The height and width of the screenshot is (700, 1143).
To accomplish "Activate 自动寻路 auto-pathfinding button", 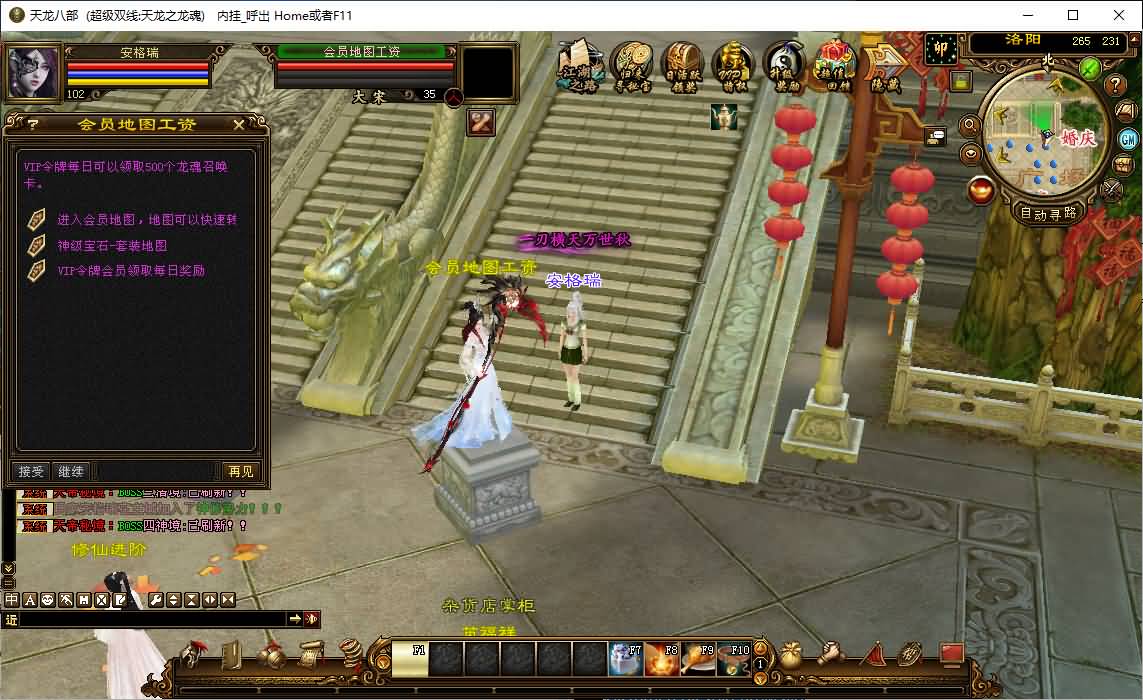I will coord(1048,213).
